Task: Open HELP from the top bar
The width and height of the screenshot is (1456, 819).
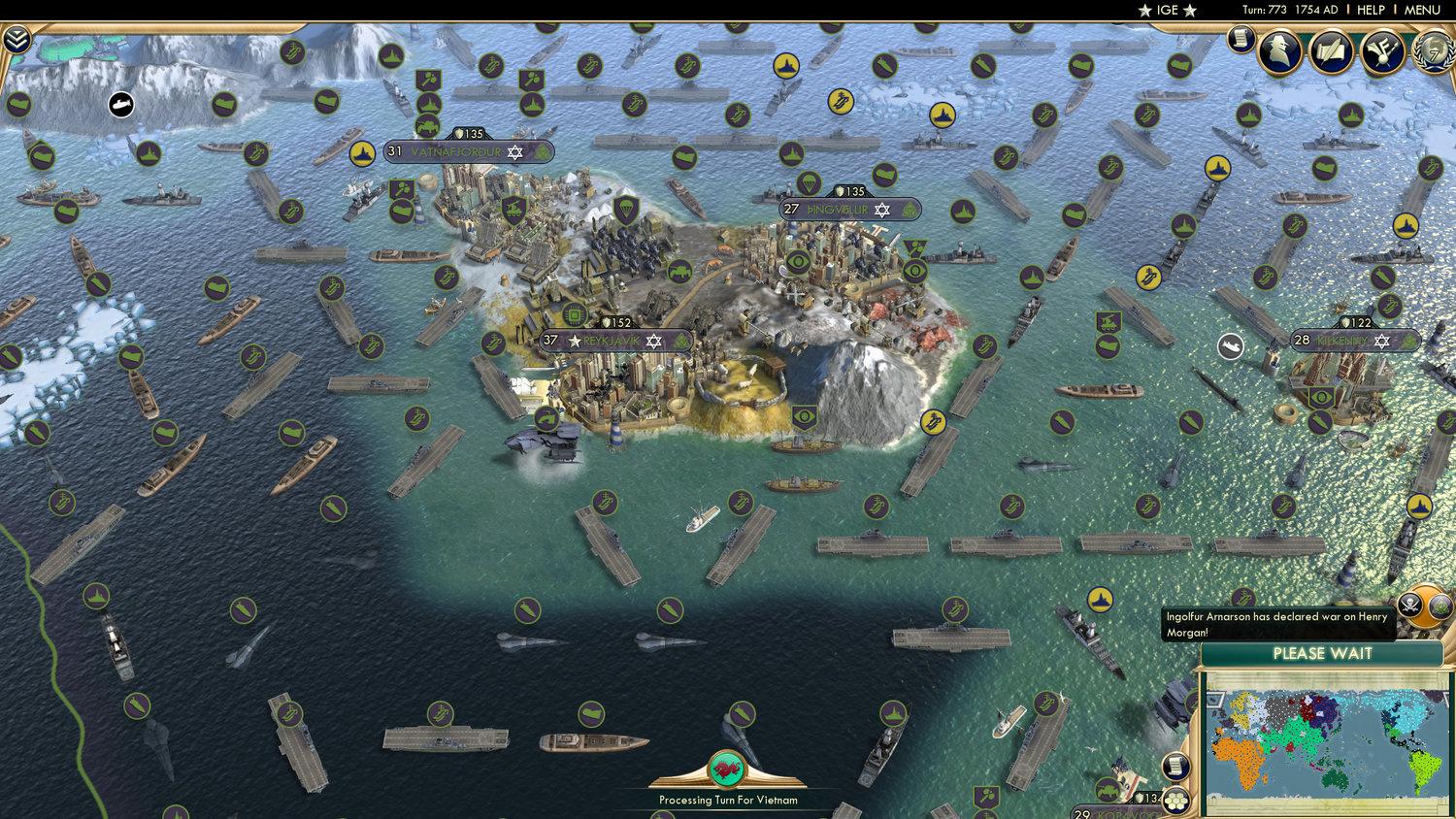Action: click(x=1372, y=10)
